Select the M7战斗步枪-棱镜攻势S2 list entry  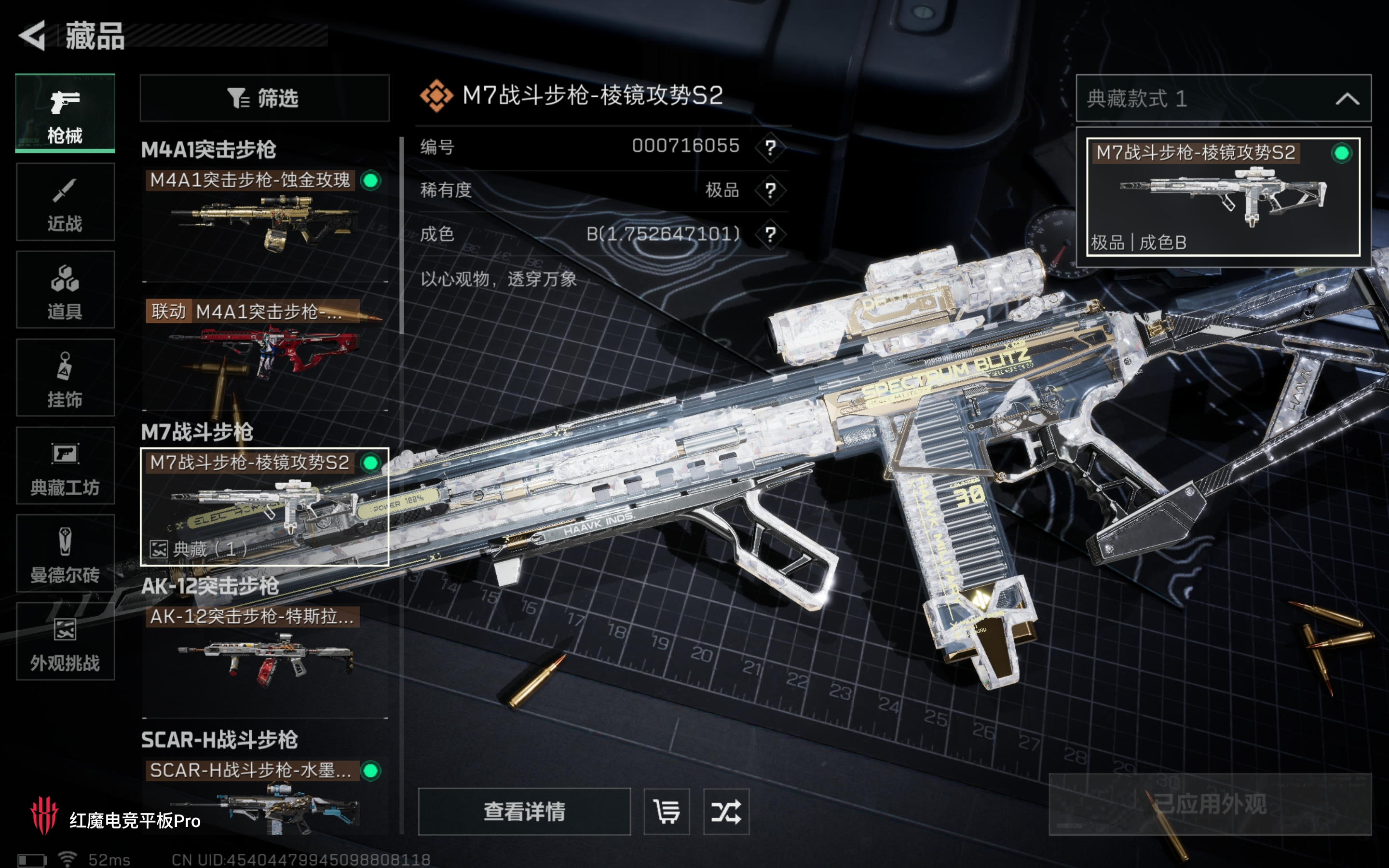[264, 506]
